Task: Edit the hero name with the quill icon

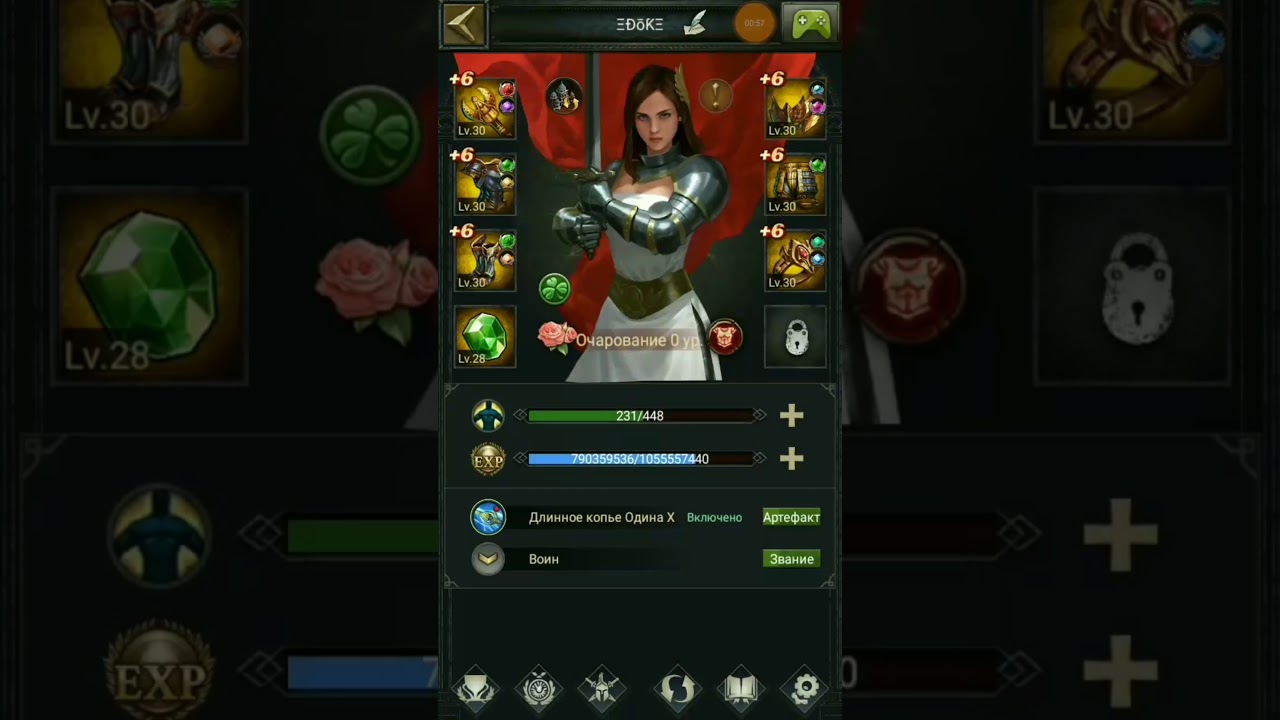Action: tap(694, 25)
